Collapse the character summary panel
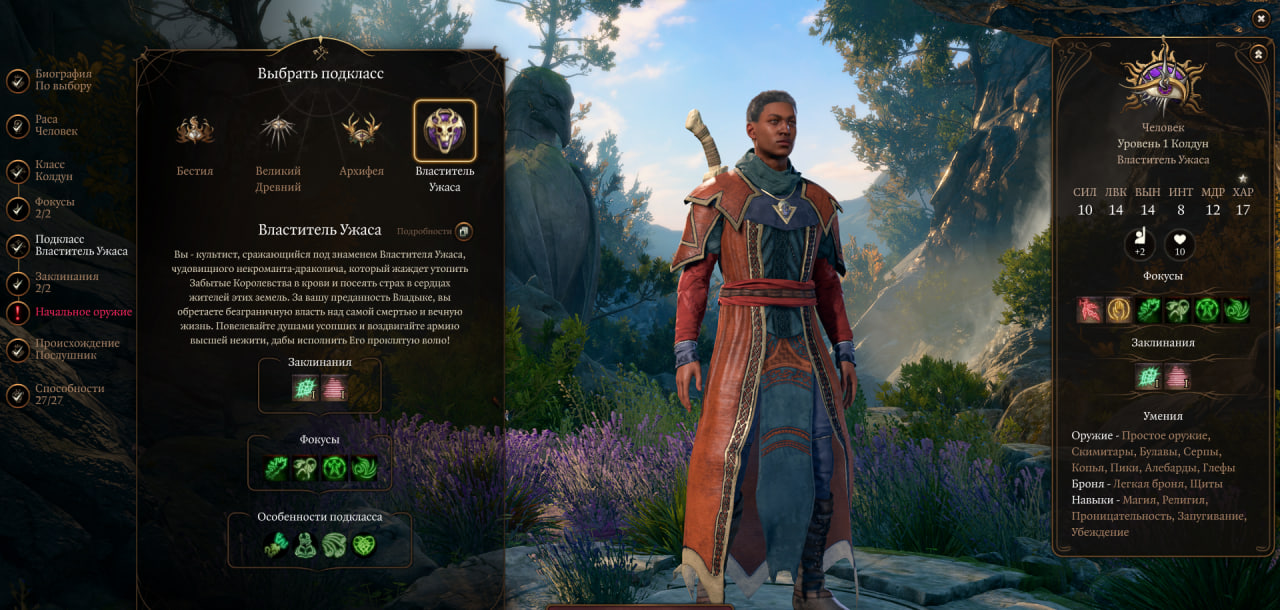Image resolution: width=1280 pixels, height=610 pixels. [1258, 53]
